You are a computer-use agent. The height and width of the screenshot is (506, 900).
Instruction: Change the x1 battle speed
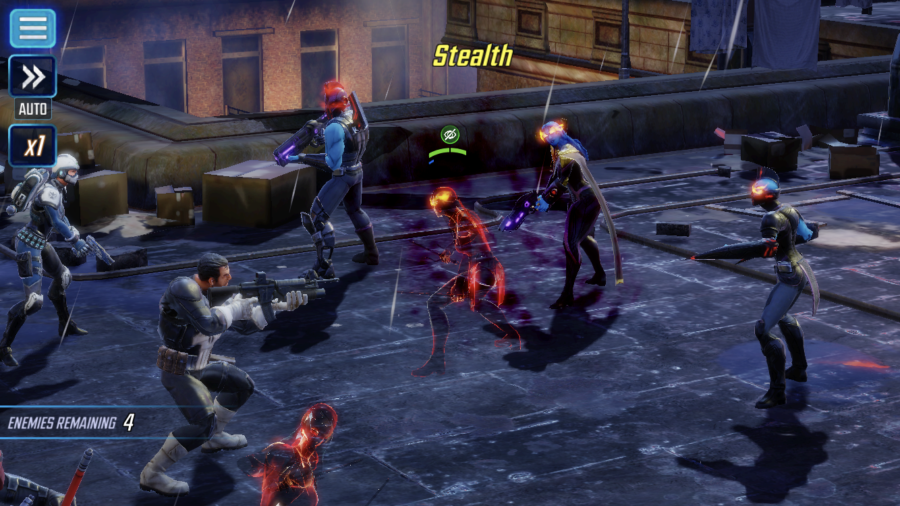(32, 146)
